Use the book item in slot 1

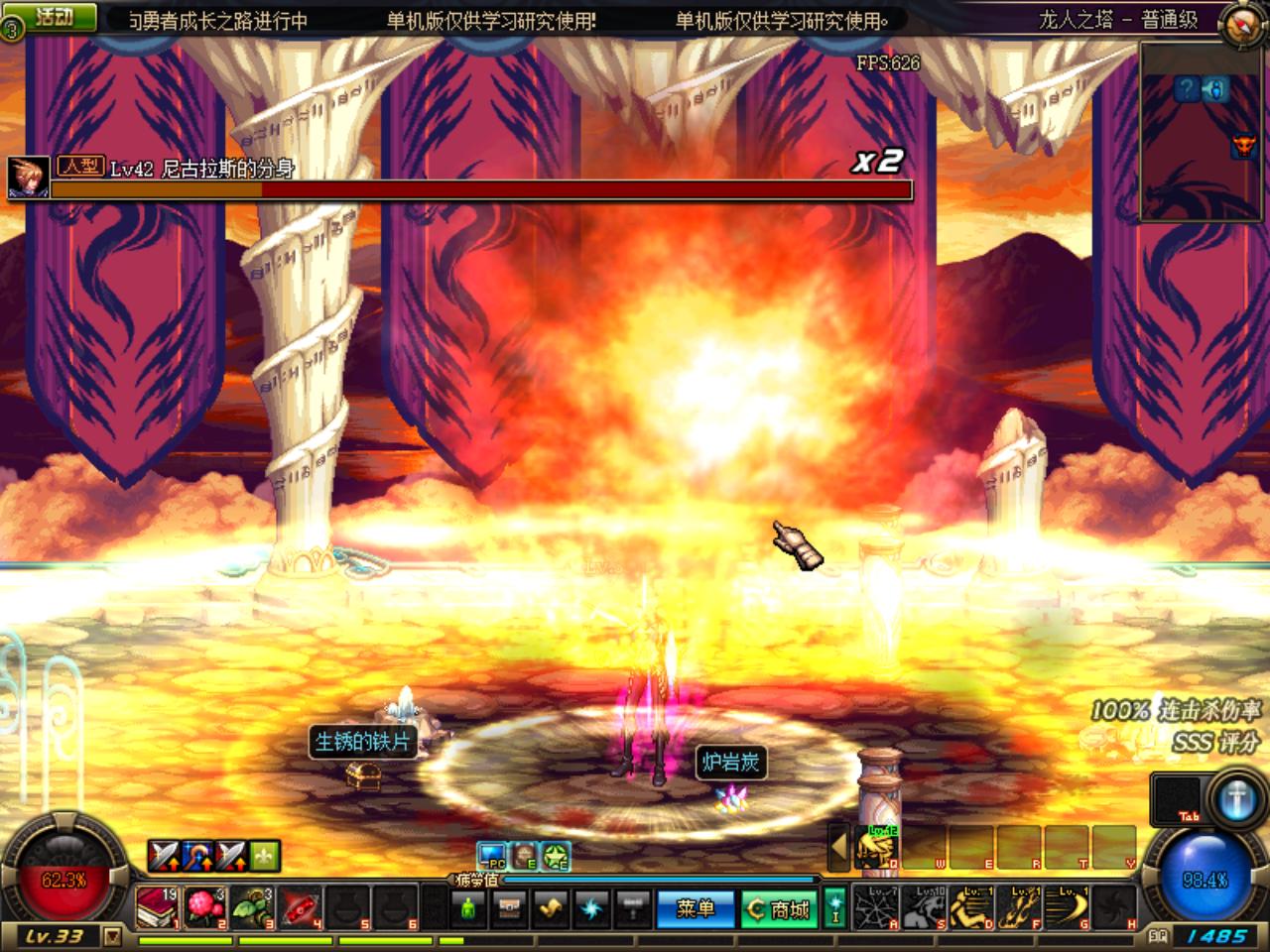(x=157, y=908)
